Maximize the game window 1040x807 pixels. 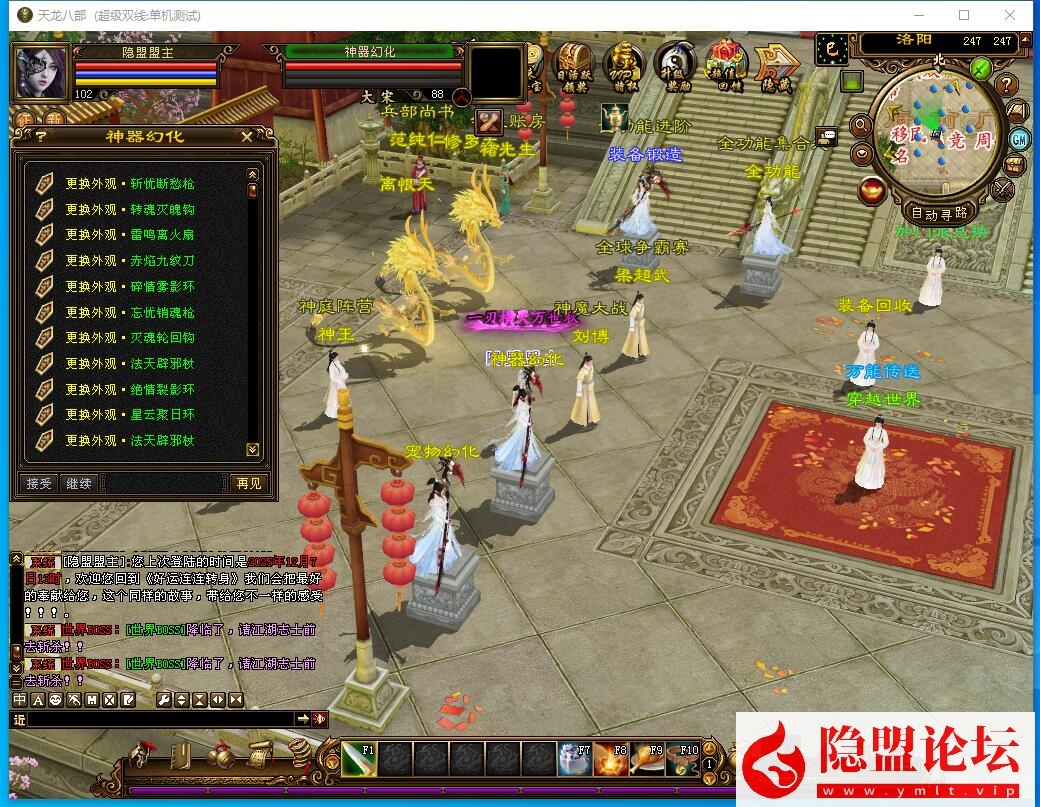[964, 15]
